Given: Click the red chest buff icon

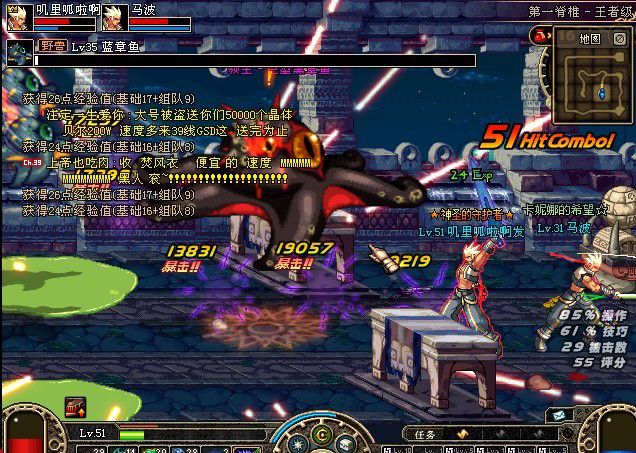Looking at the screenshot, I should click(x=75, y=407).
